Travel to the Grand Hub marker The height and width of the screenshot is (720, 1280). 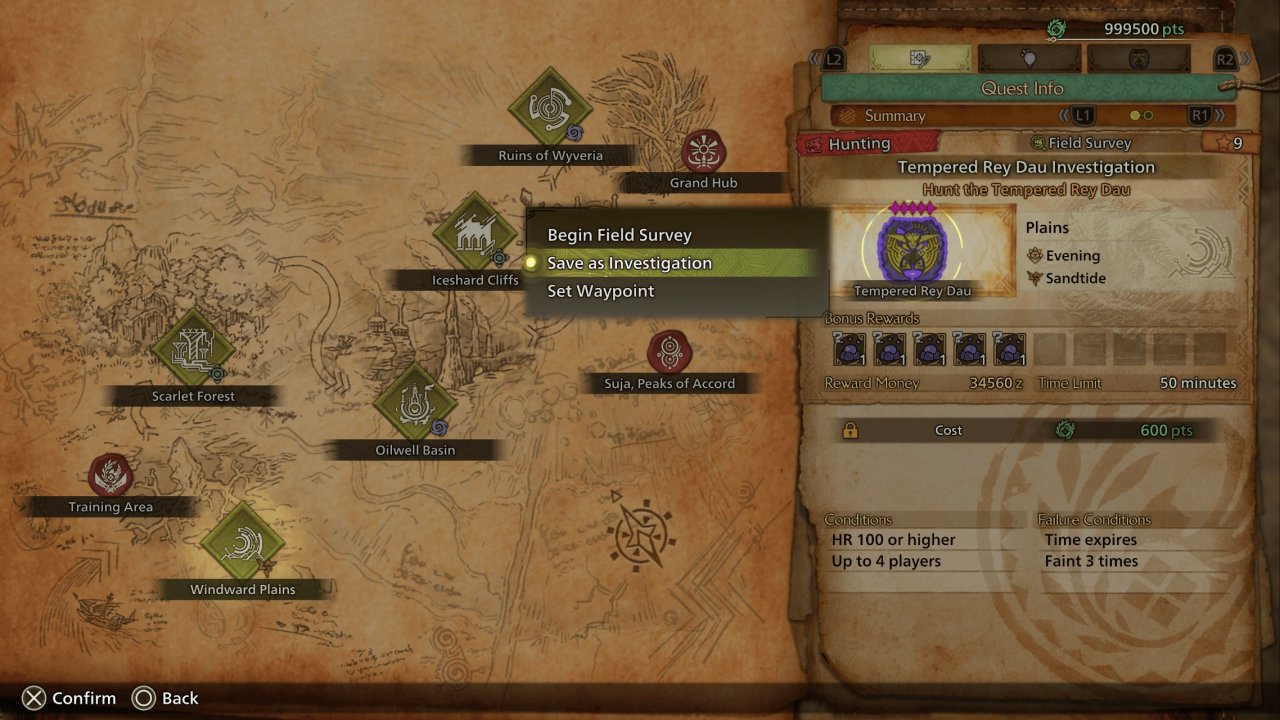pyautogui.click(x=703, y=153)
